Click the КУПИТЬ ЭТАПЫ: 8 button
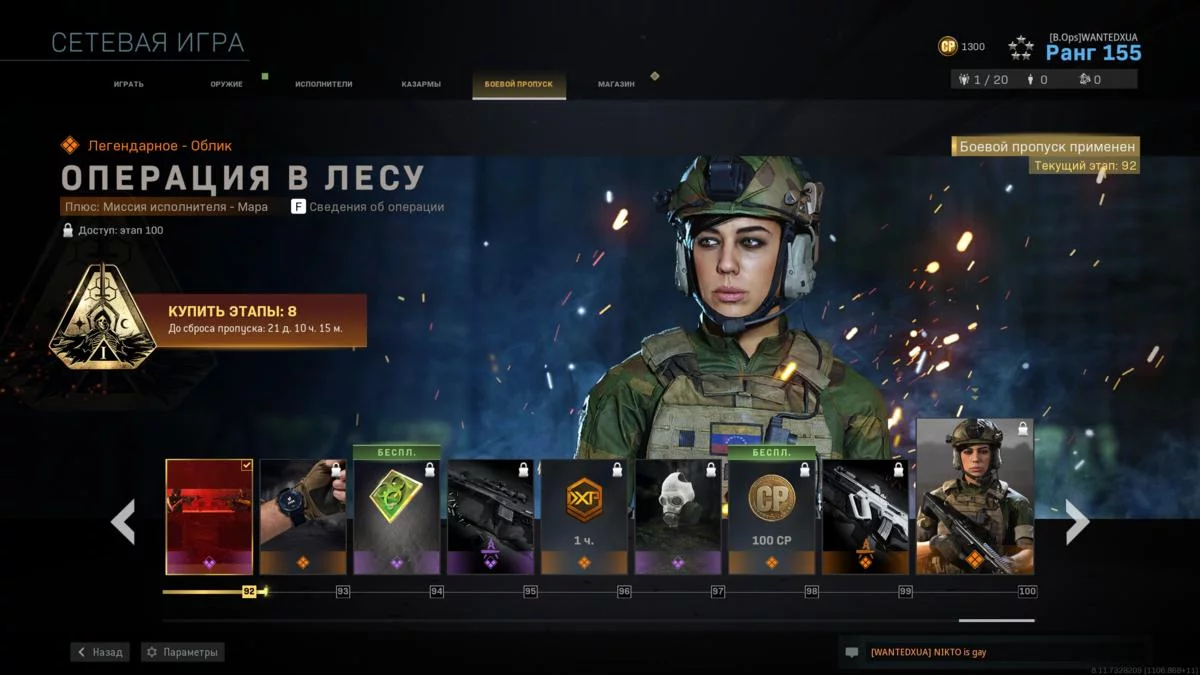The height and width of the screenshot is (675, 1200). pyautogui.click(x=250, y=320)
